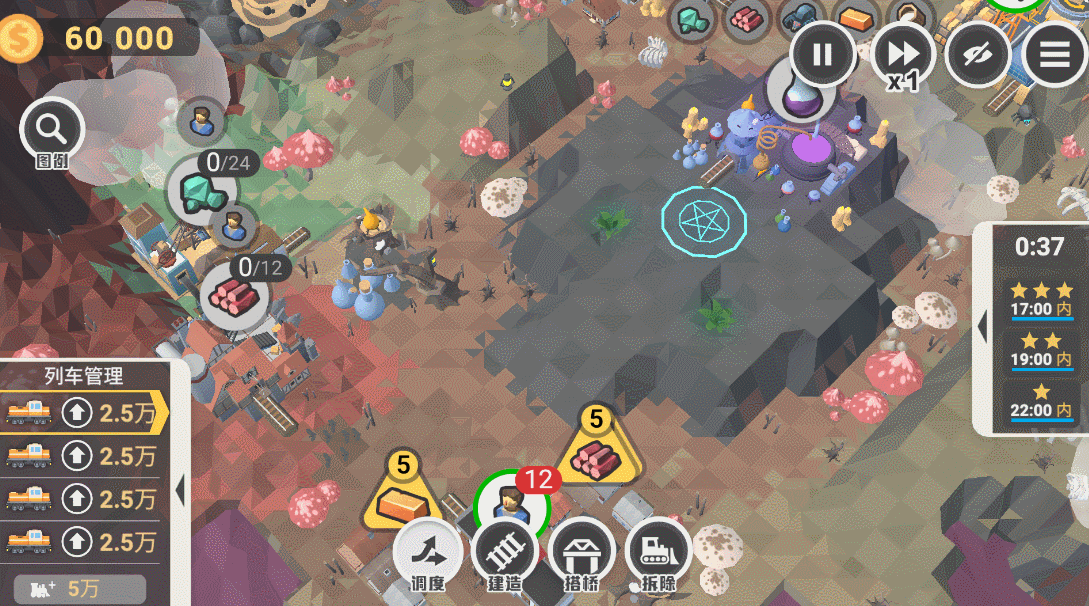
Task: Open the magnifier legend button
Action: pyautogui.click(x=52, y=130)
